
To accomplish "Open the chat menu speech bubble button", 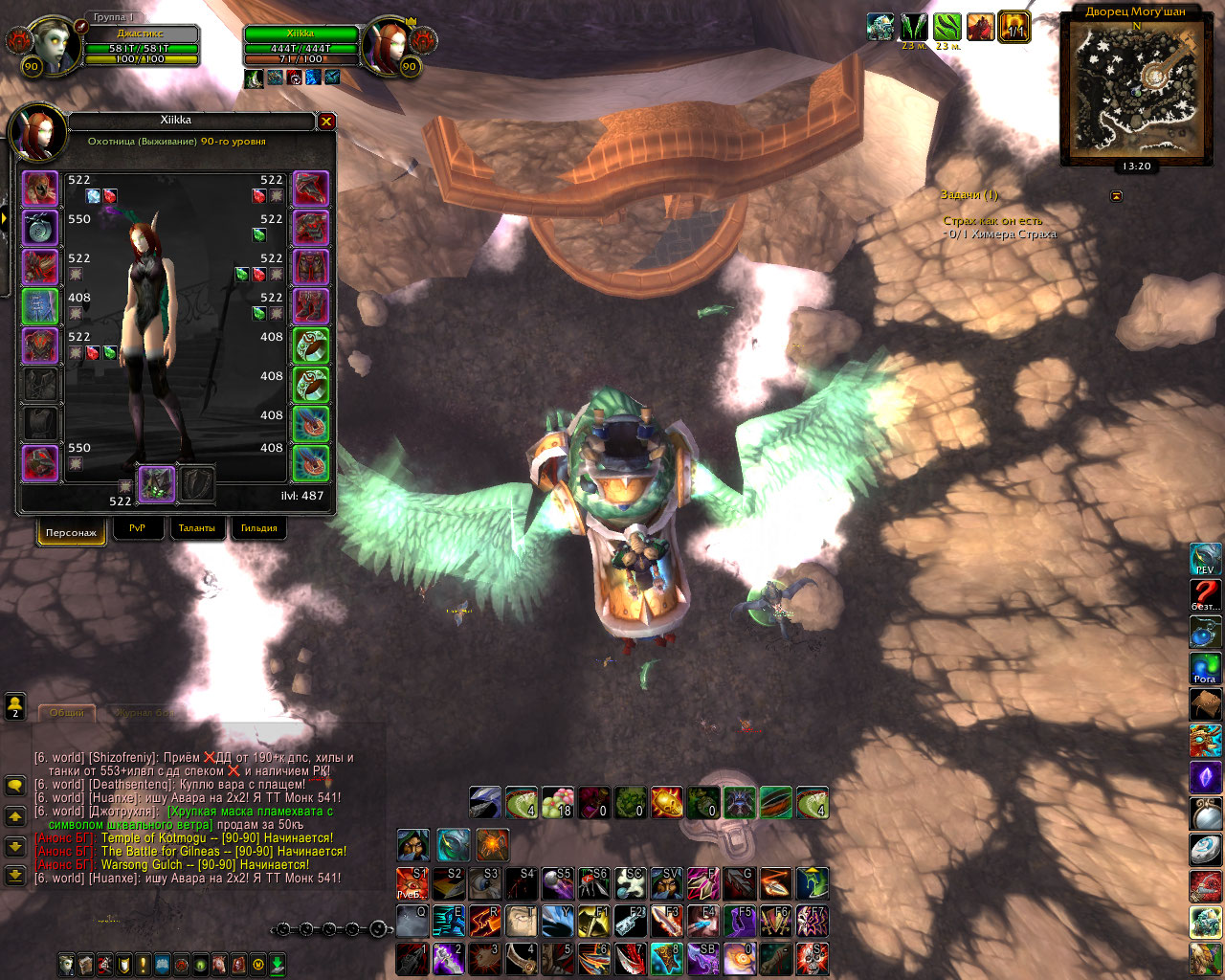I will (x=15, y=786).
